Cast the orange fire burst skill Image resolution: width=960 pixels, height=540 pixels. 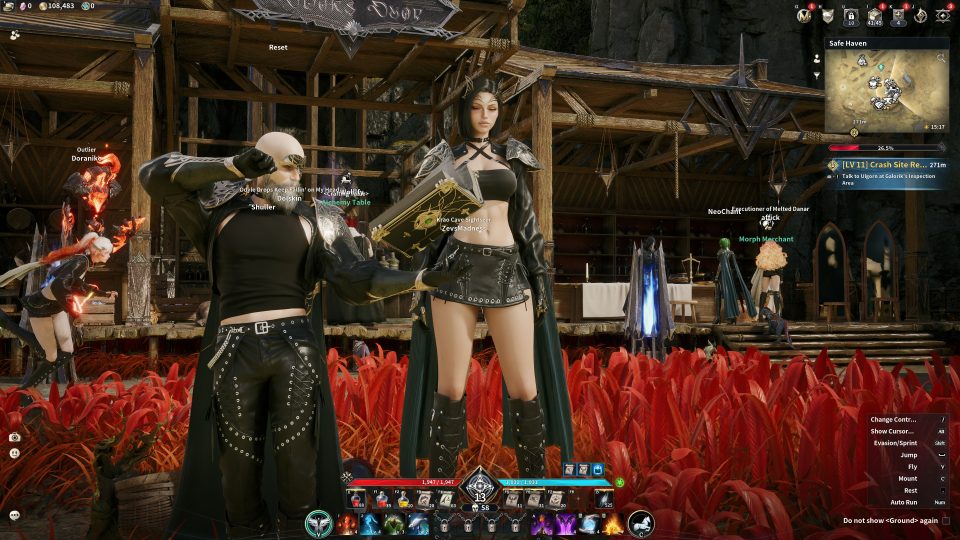612,524
